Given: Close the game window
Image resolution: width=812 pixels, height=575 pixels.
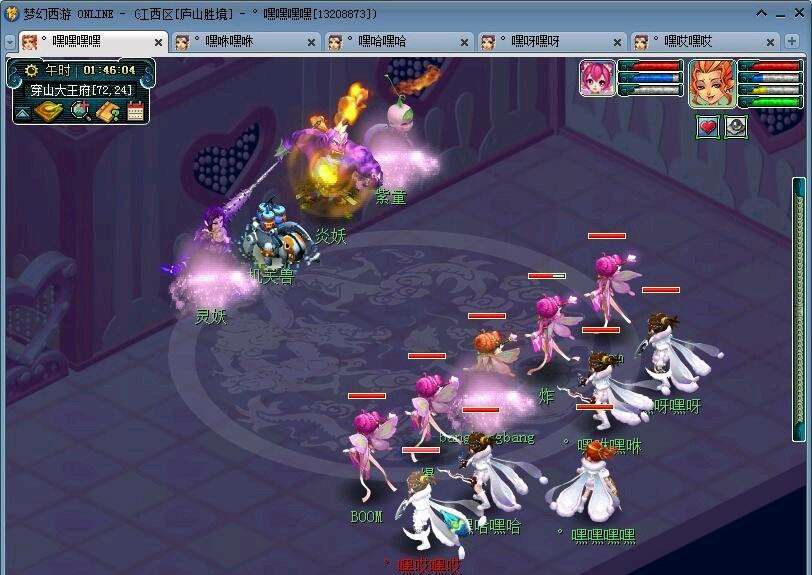Looking at the screenshot, I should 797,13.
